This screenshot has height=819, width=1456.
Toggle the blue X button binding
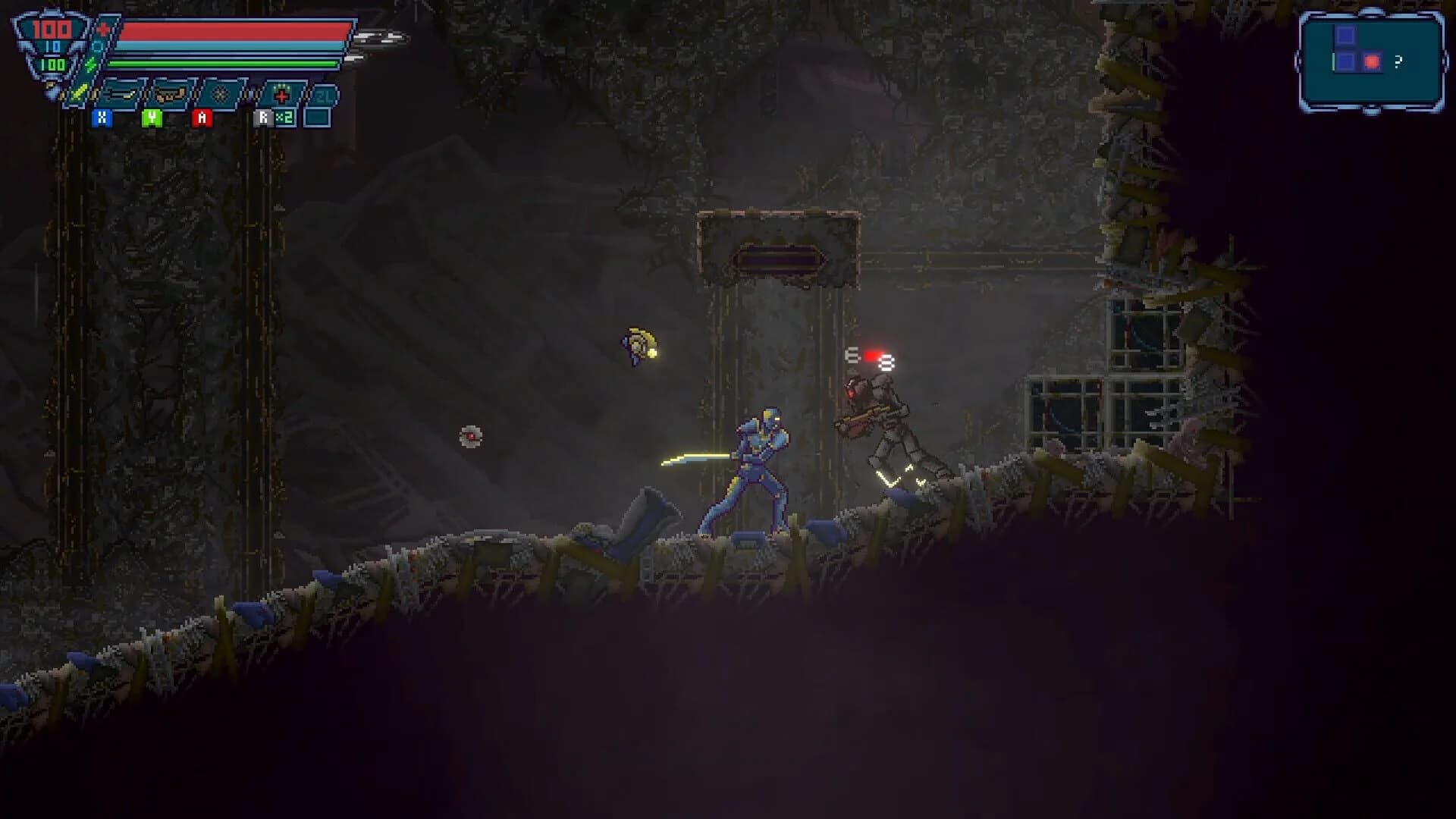pos(102,118)
